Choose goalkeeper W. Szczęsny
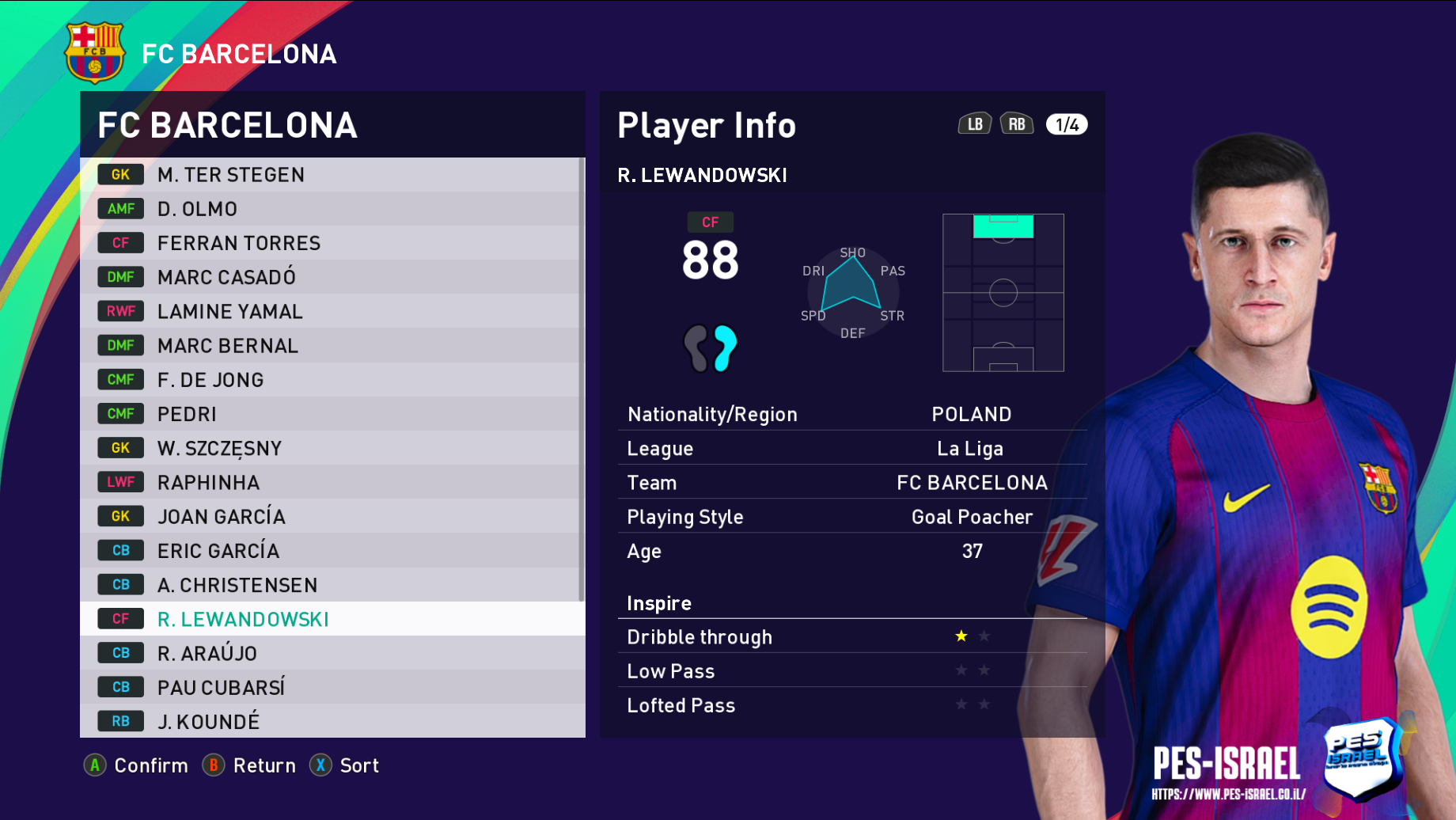Image resolution: width=1456 pixels, height=820 pixels. tap(332, 448)
